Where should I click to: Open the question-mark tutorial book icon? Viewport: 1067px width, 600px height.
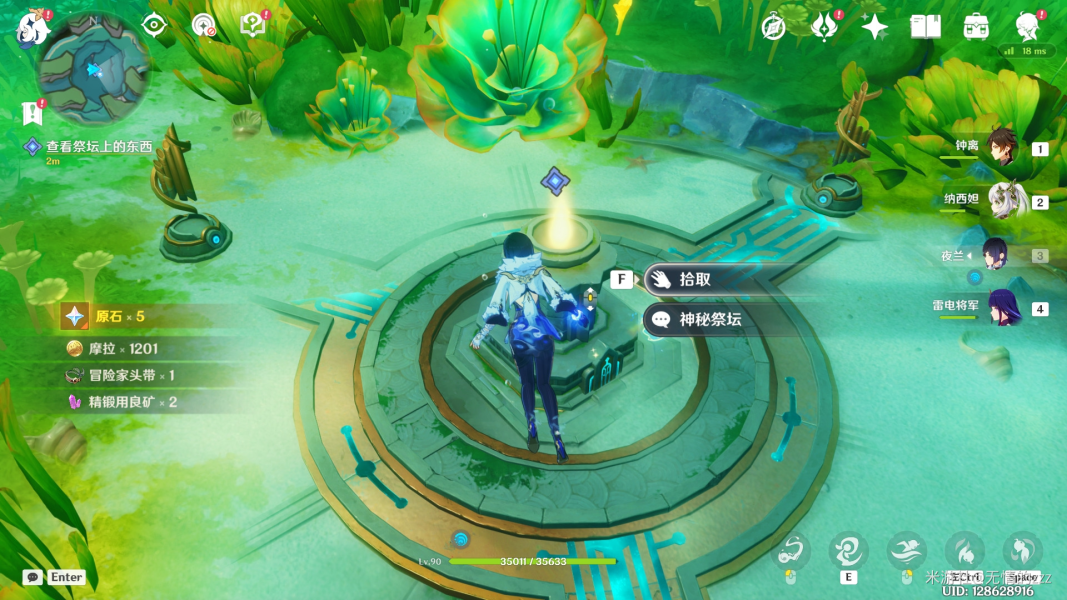(253, 26)
